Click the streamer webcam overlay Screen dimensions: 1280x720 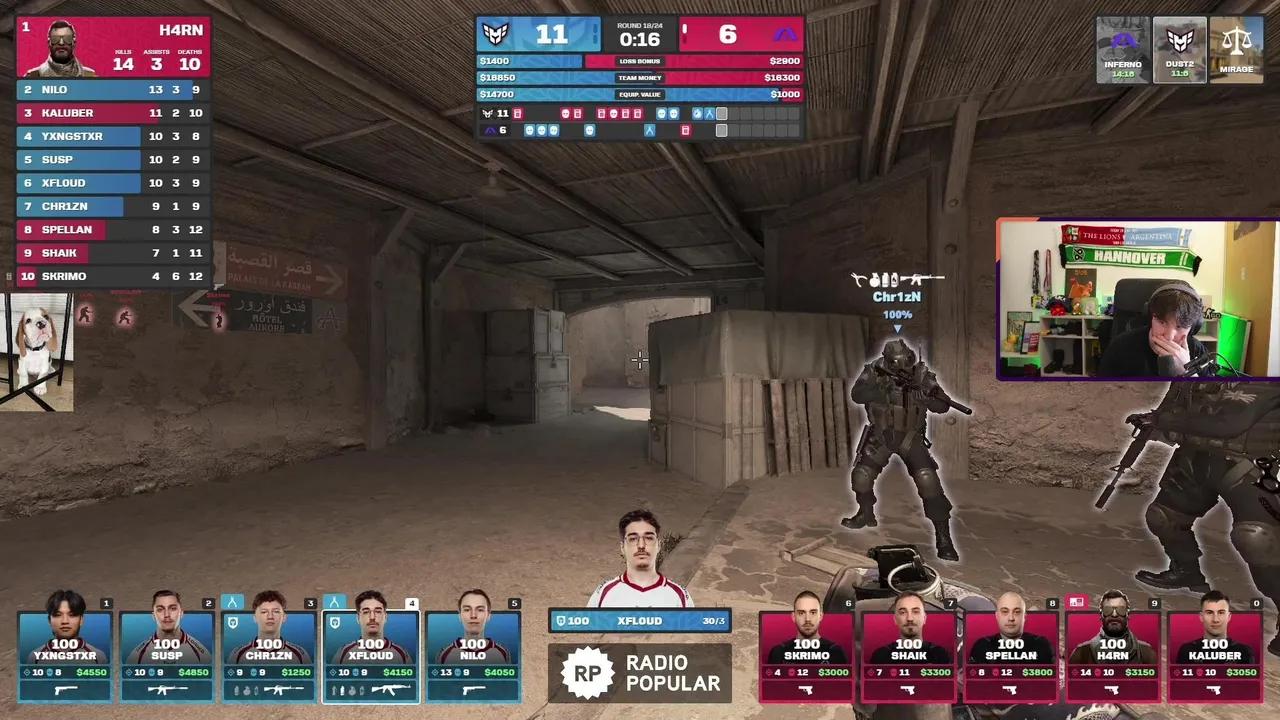tap(1138, 299)
